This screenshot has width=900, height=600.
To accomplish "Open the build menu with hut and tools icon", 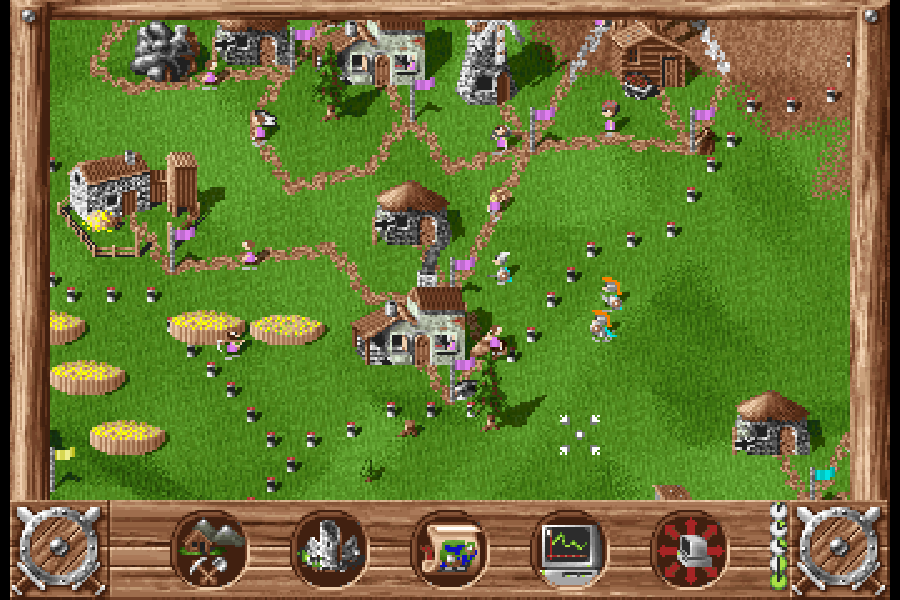I will (x=209, y=549).
